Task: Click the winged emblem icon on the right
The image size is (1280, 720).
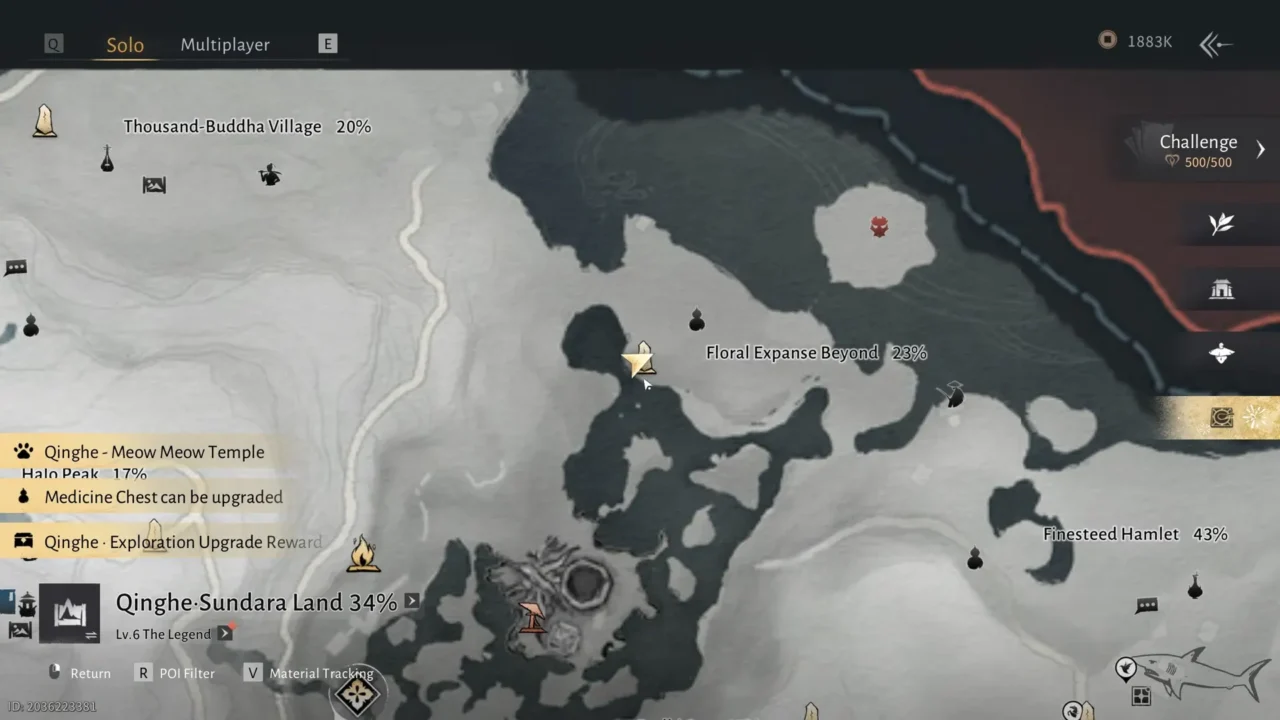Action: pyautogui.click(x=1222, y=352)
